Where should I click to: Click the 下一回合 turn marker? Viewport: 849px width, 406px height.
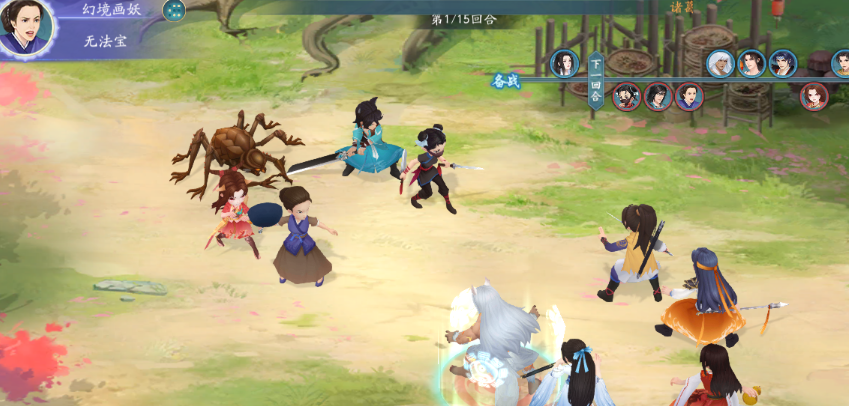[595, 80]
